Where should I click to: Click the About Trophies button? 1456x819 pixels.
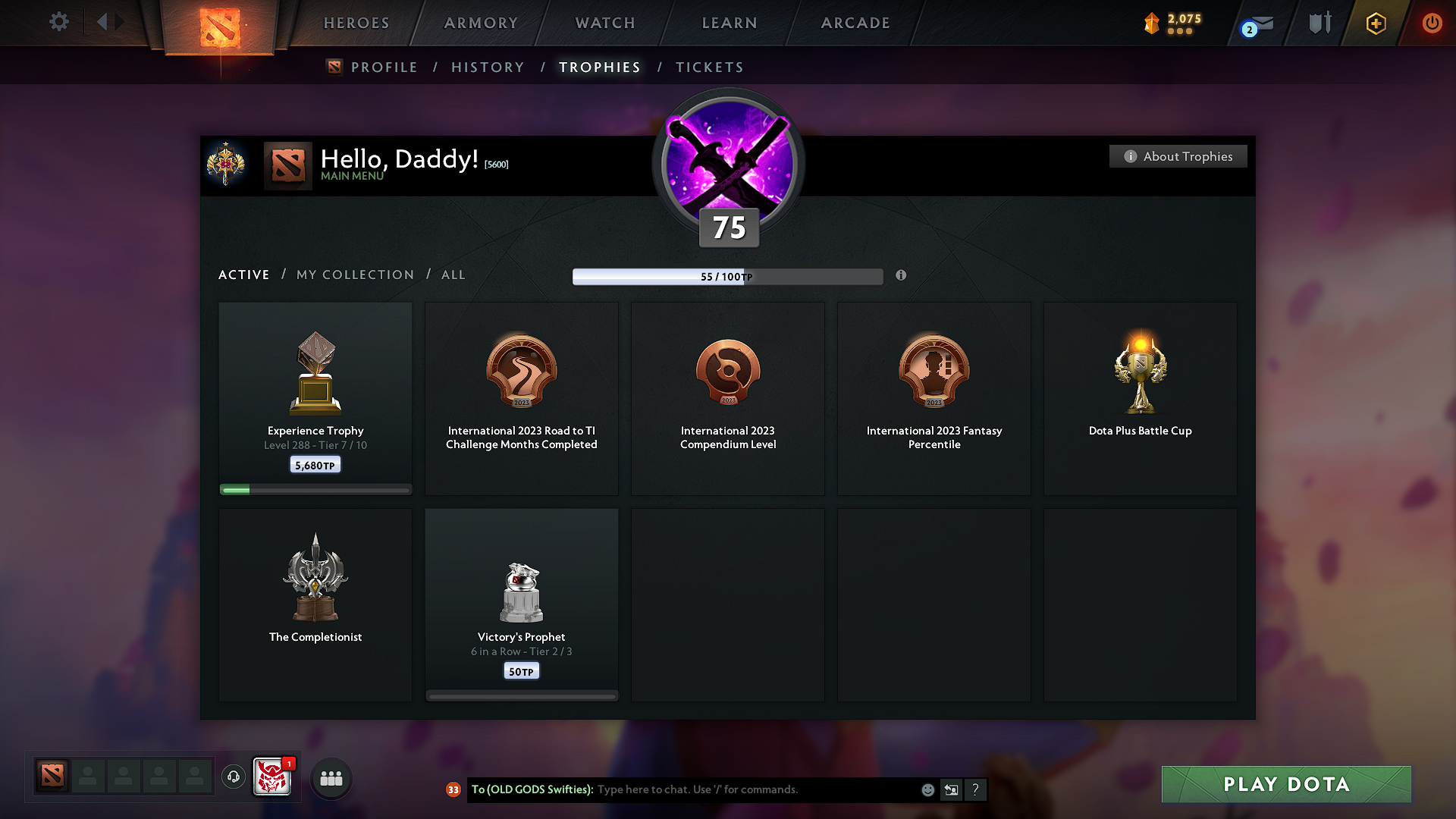1178,156
